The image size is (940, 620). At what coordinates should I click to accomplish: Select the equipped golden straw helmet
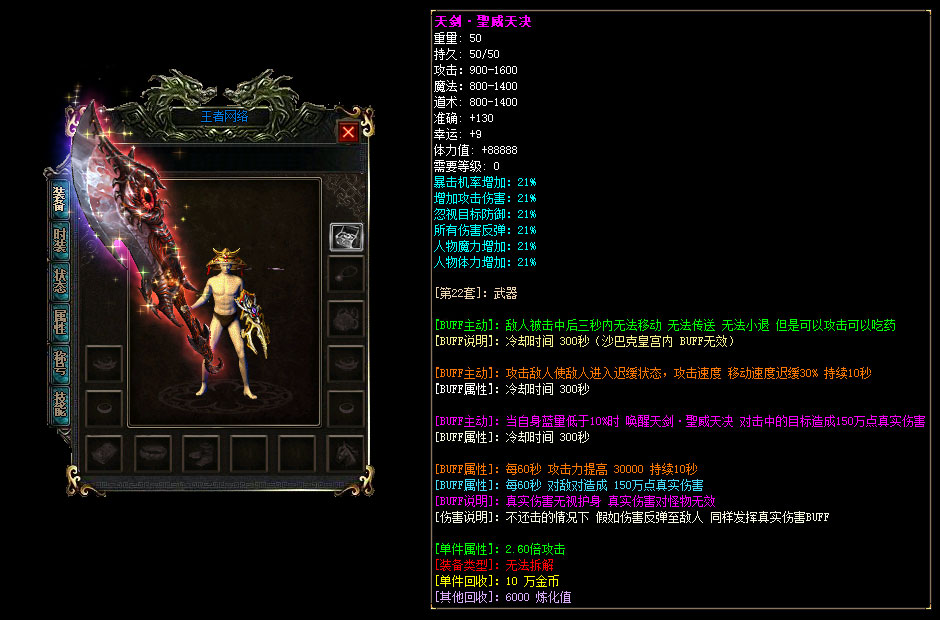(x=225, y=262)
